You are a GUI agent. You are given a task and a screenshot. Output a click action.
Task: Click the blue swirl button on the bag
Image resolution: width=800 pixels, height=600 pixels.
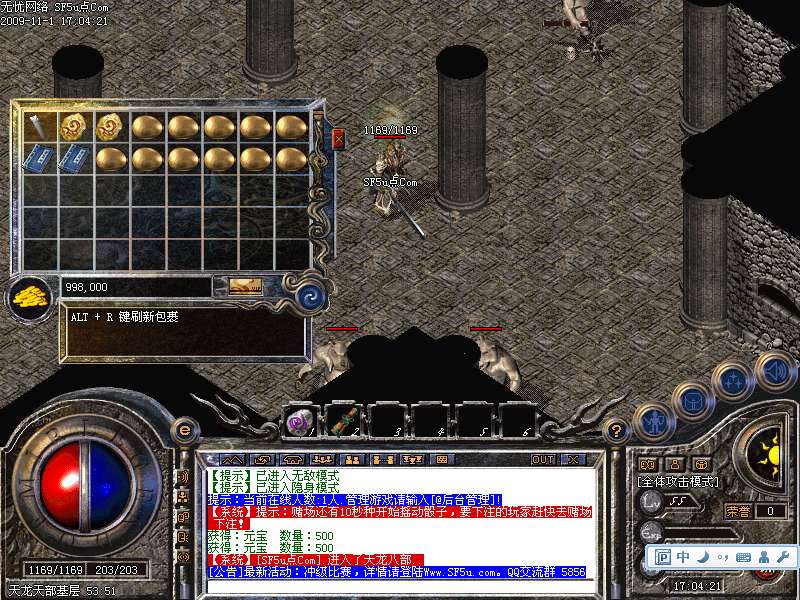click(x=309, y=294)
